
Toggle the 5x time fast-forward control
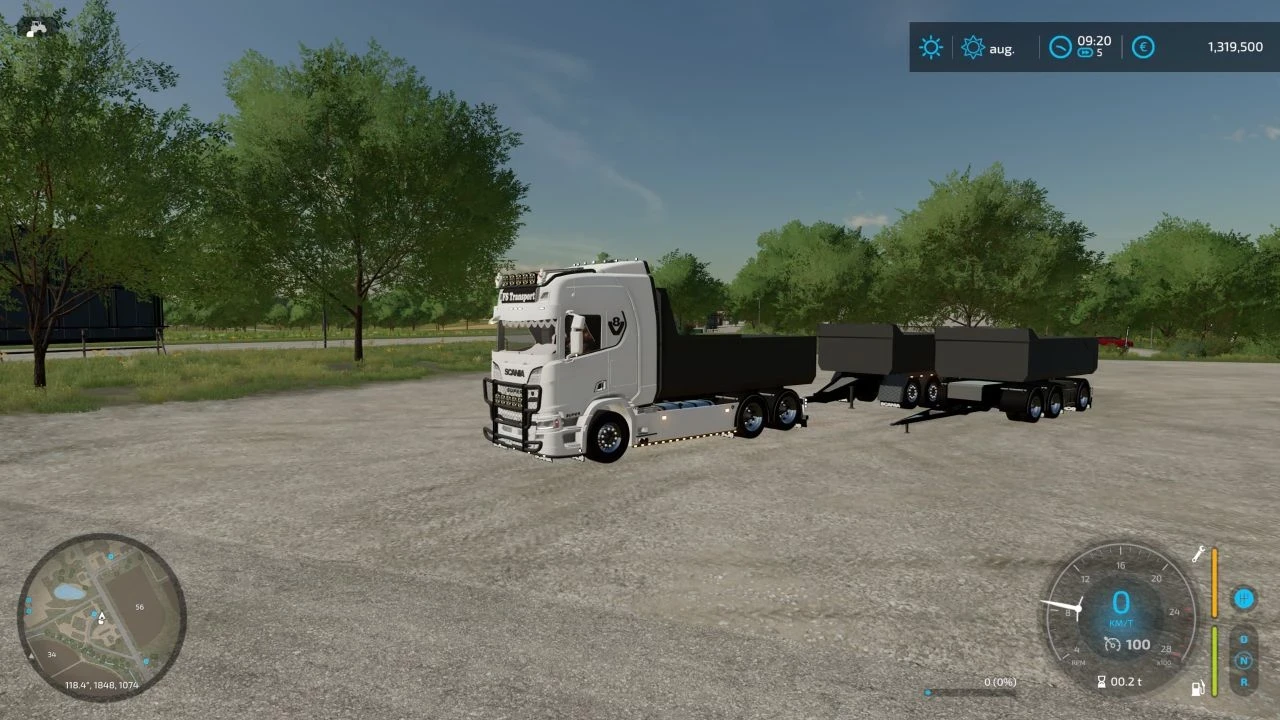1086,52
